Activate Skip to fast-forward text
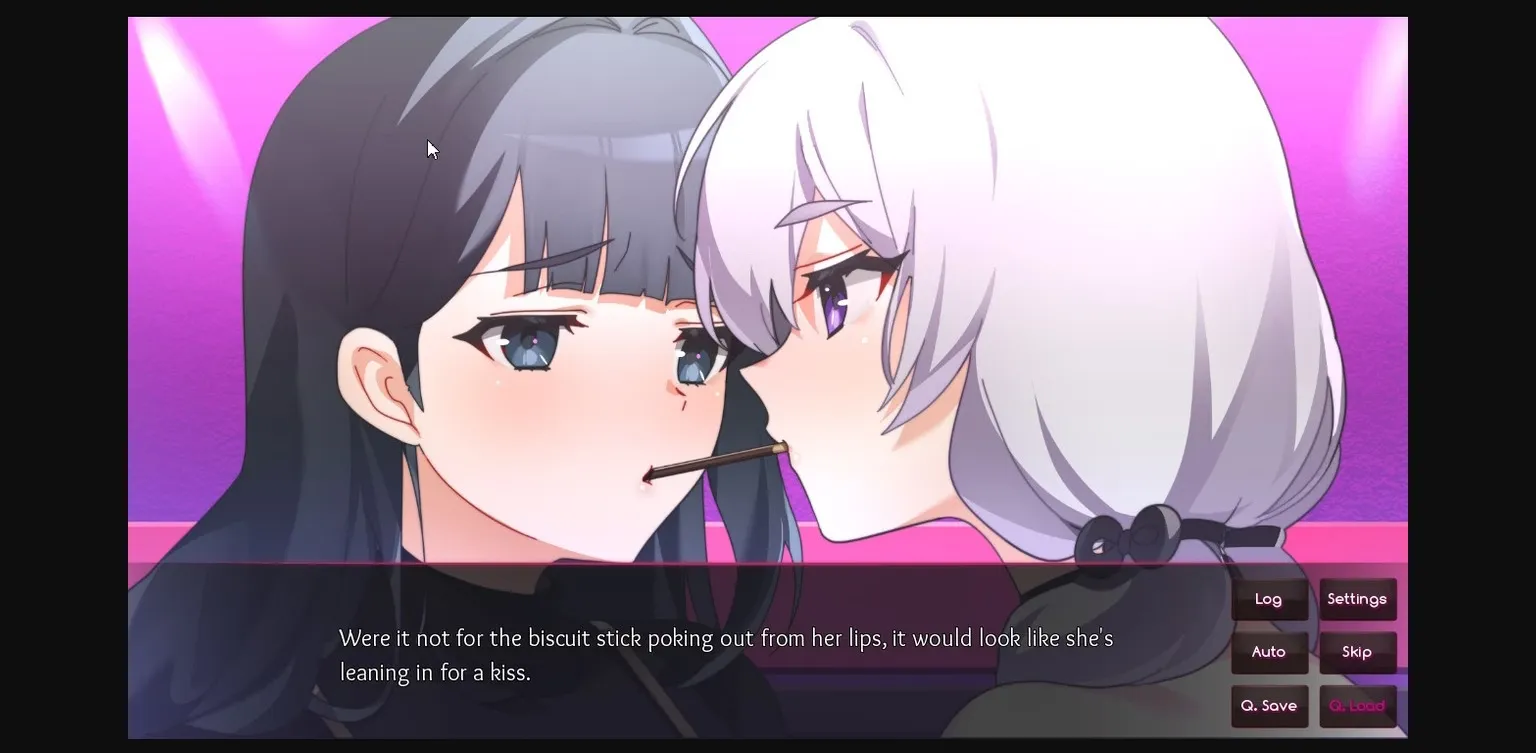 click(1357, 651)
